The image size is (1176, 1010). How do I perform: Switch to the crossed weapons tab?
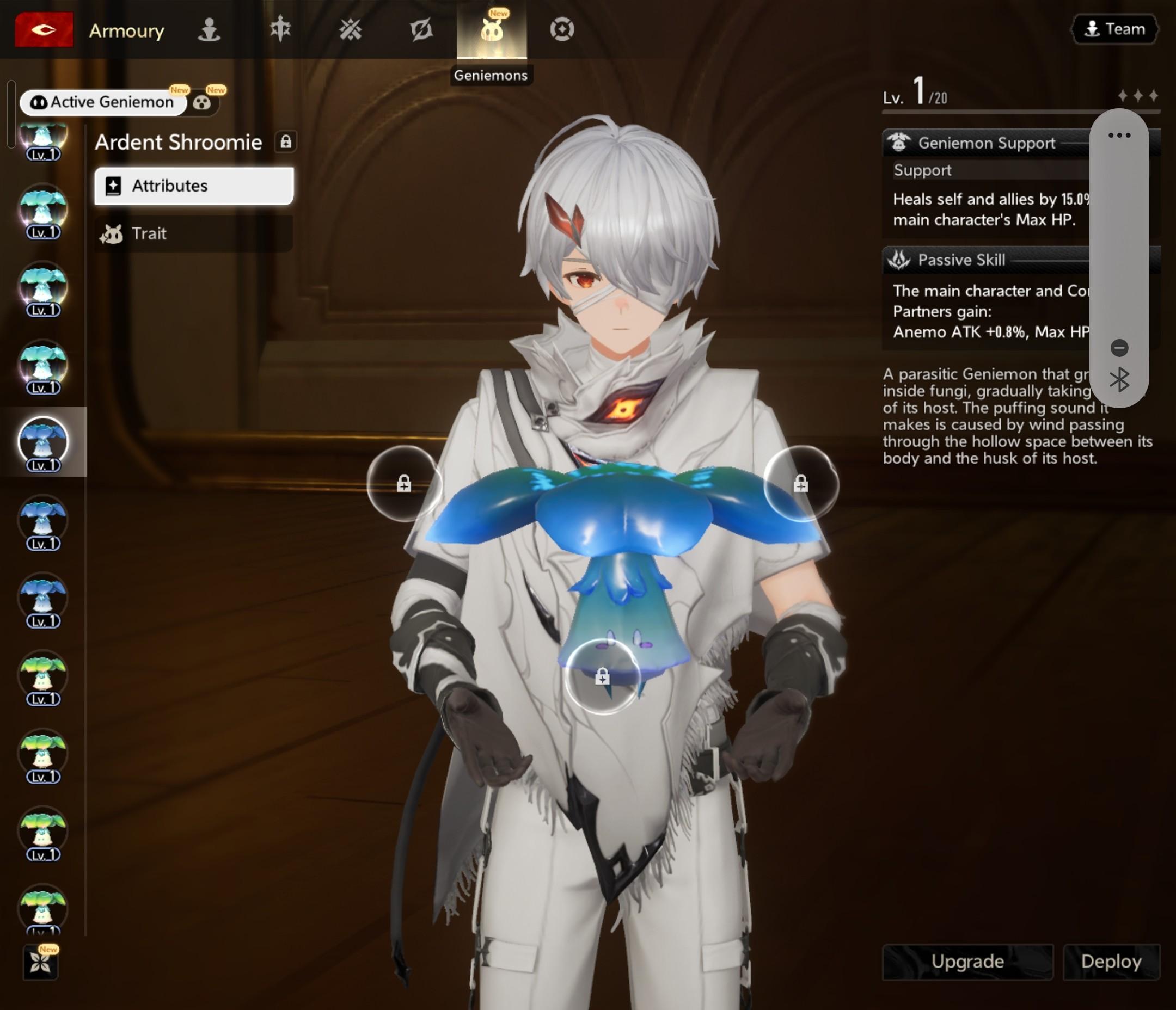point(350,29)
